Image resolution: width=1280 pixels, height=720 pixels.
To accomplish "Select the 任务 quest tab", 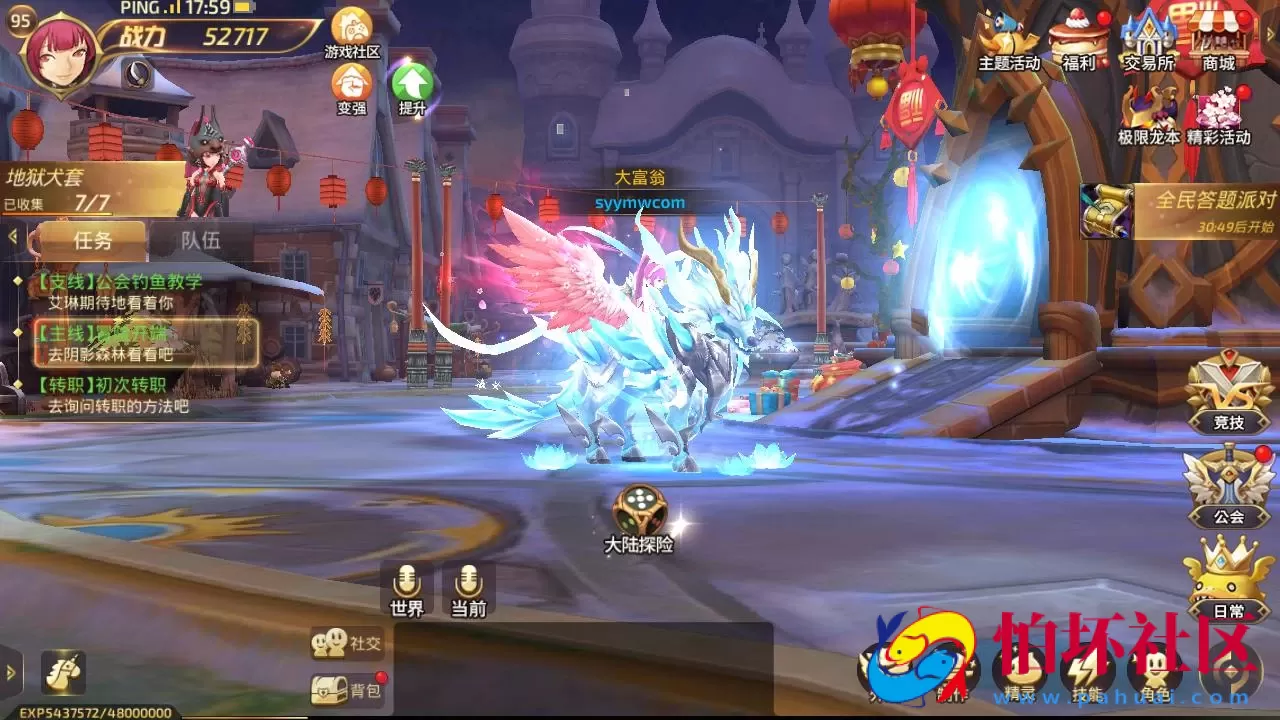I will click(x=95, y=240).
